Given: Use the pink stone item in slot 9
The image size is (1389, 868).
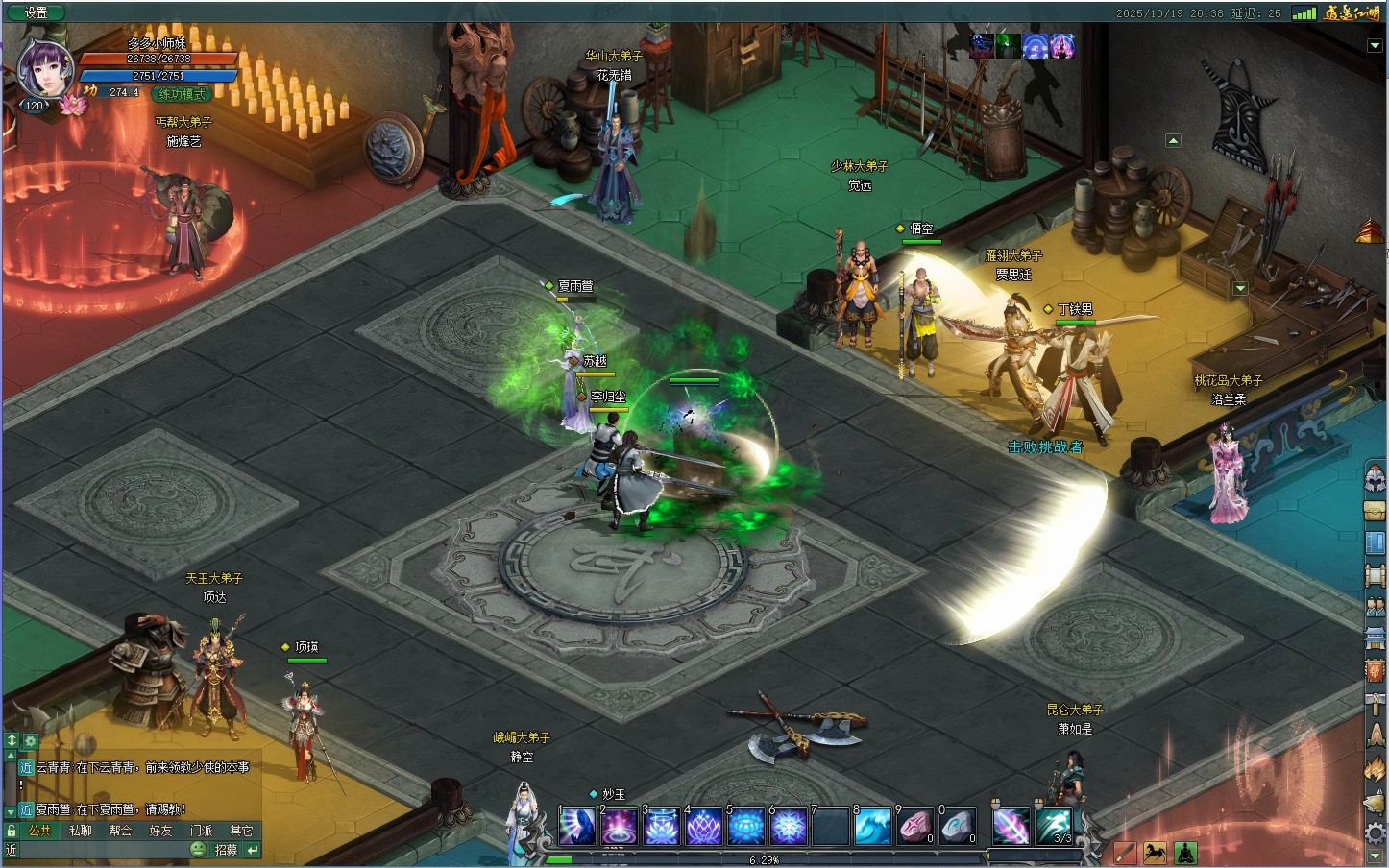Looking at the screenshot, I should [915, 827].
